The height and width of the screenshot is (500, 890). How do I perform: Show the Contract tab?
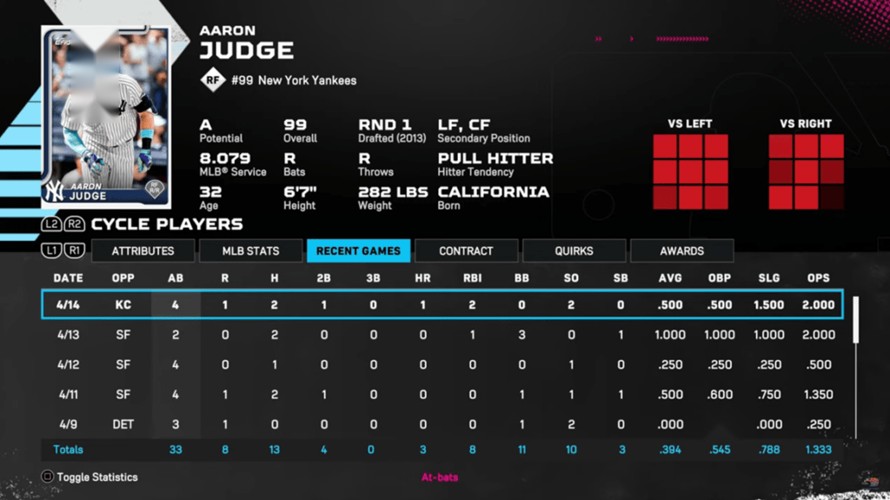(466, 251)
